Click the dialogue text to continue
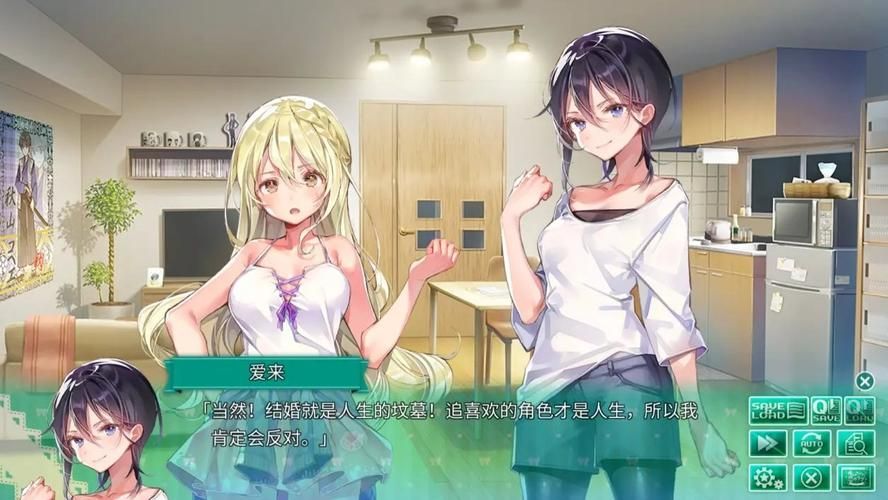Viewport: 888px width, 500px height. click(x=450, y=424)
